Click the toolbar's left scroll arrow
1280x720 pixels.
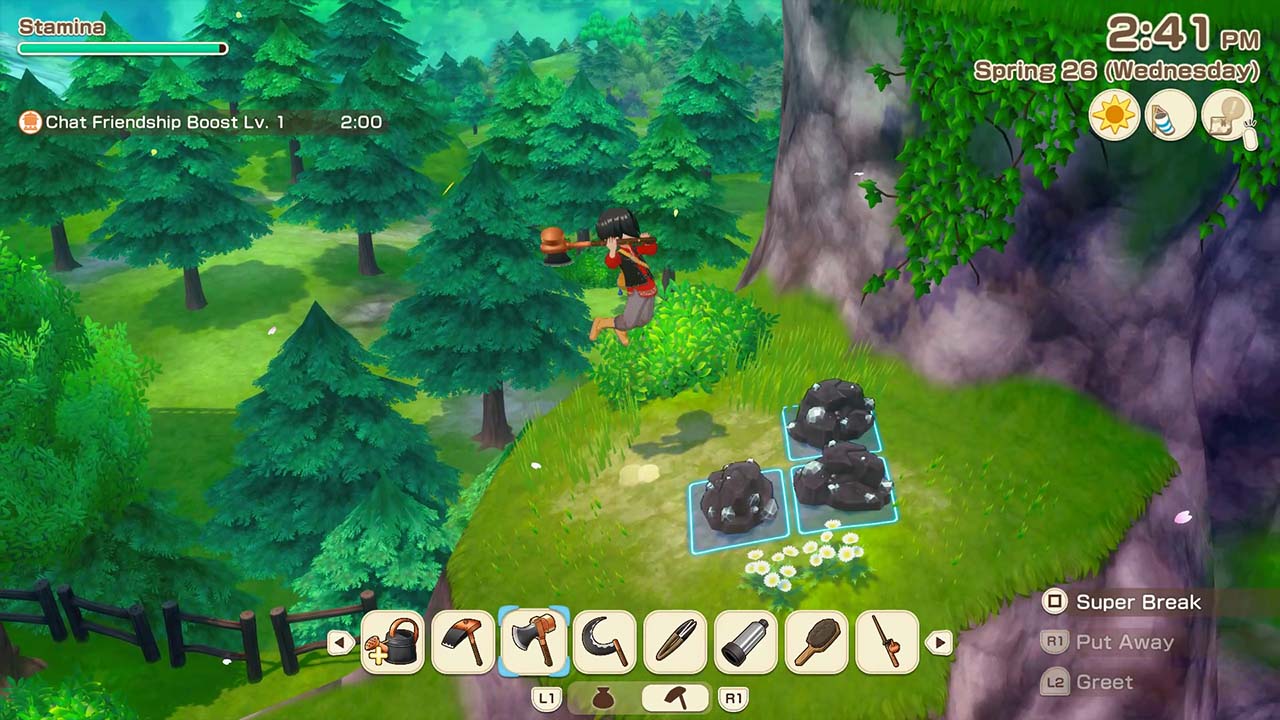tap(341, 642)
